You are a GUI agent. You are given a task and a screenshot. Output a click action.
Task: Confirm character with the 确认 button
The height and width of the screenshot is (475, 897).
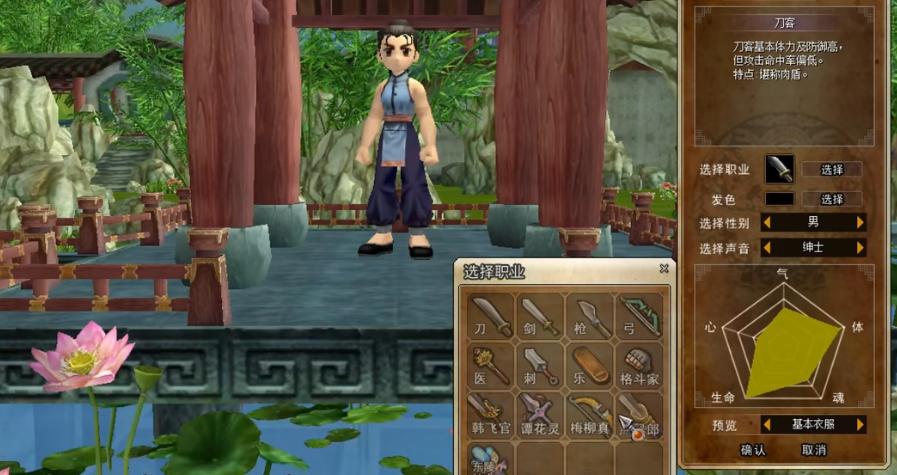point(753,450)
